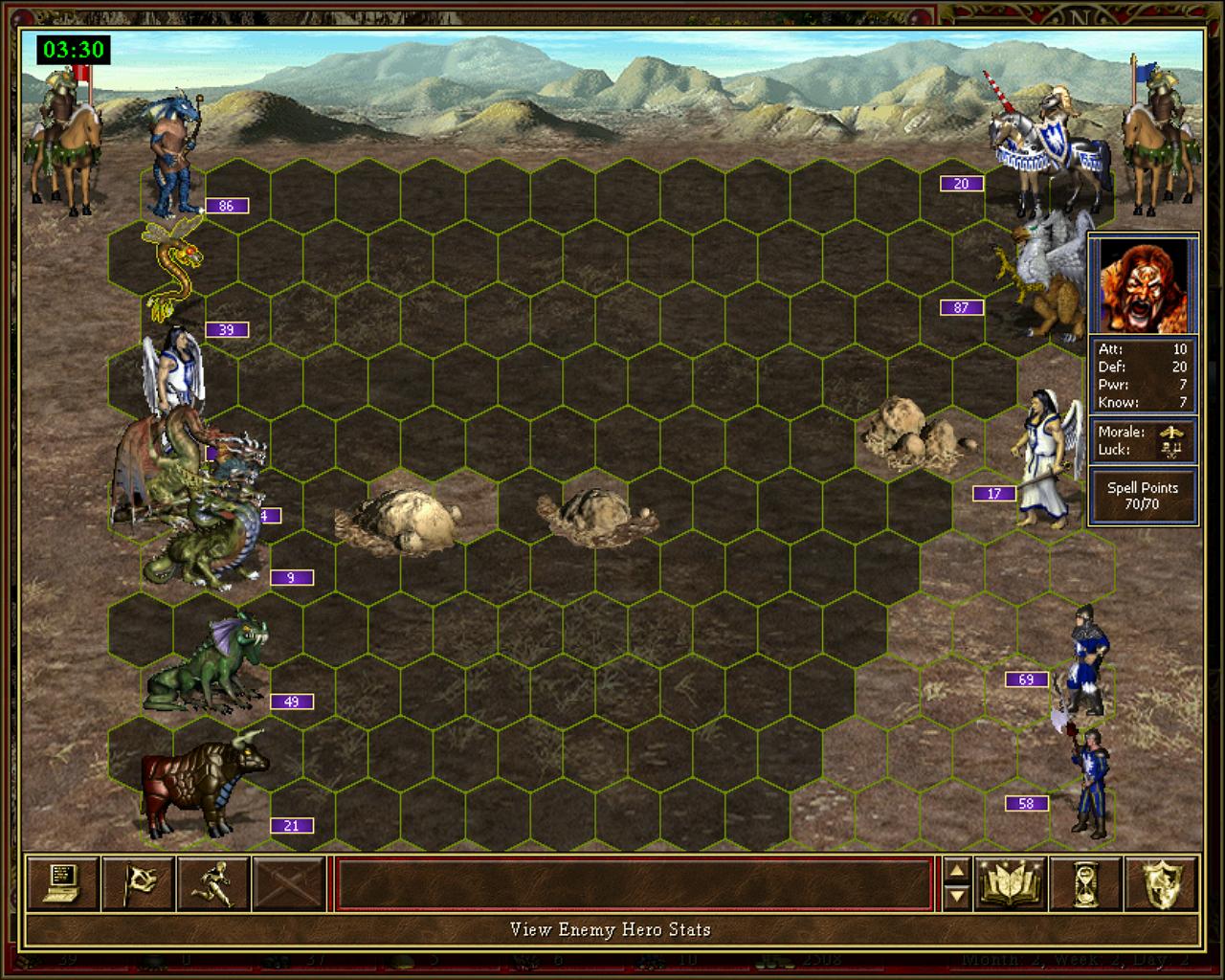Select the green basilisk stack of 49
Screen dimensions: 1225x980
[x=203, y=665]
